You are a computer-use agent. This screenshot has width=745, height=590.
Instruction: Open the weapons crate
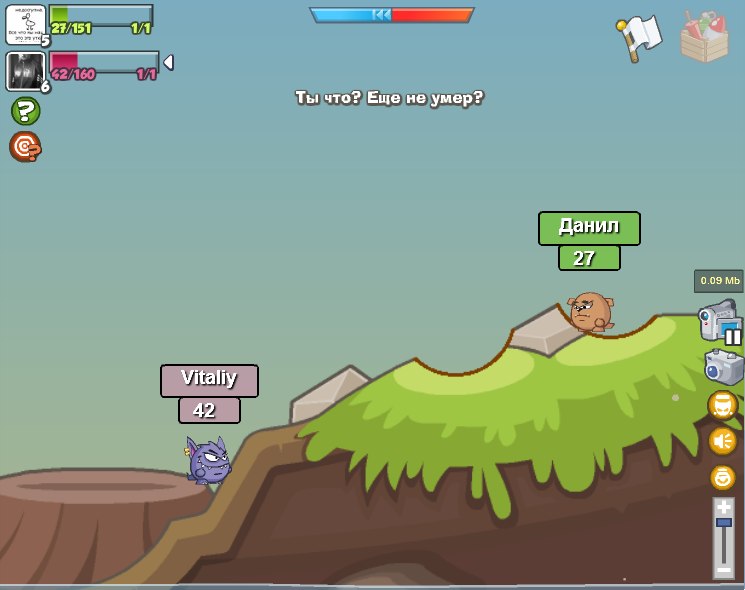click(x=704, y=38)
